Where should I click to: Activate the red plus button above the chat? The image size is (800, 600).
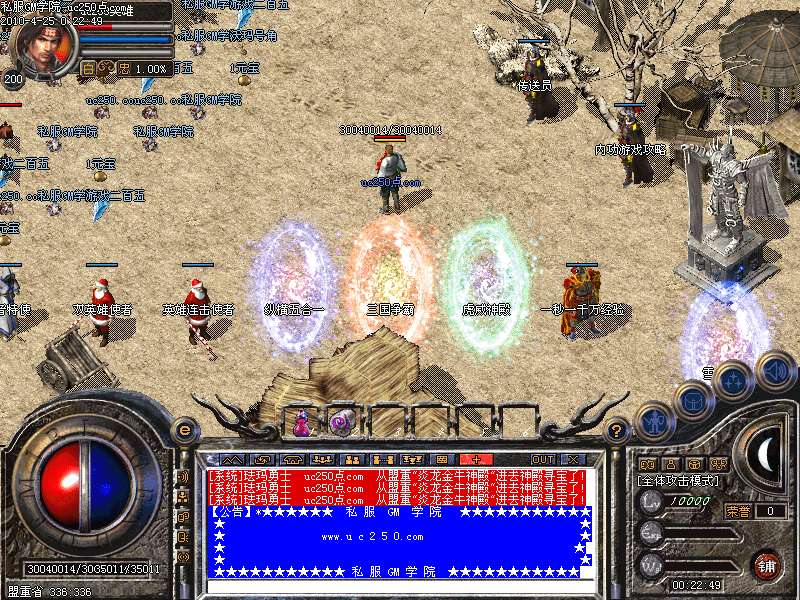(476, 459)
